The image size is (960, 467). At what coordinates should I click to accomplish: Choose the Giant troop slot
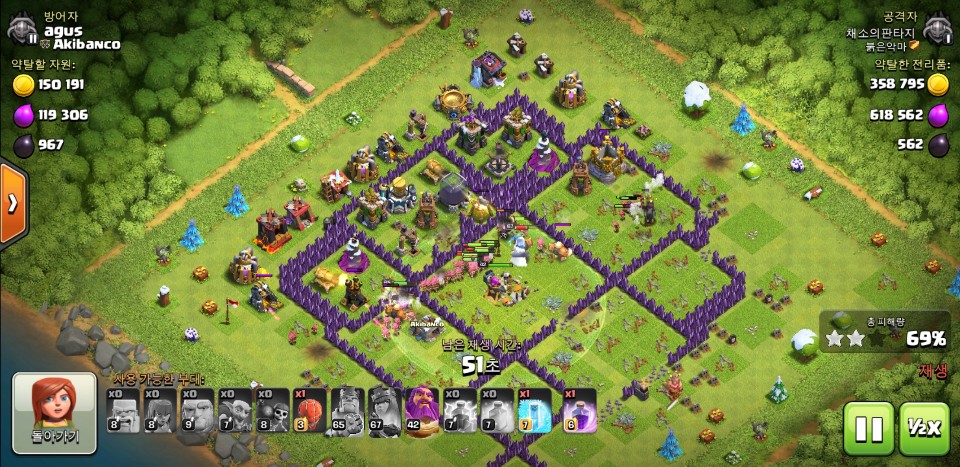click(x=198, y=410)
